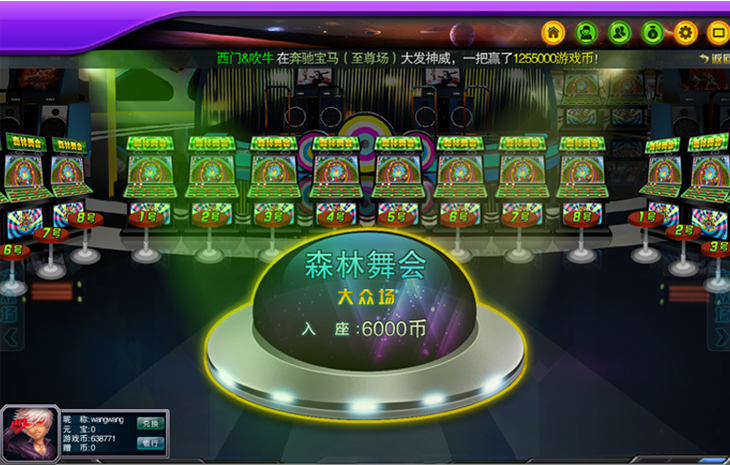730x465 pixels.
Task: Select the wangwang player avatar
Action: [30, 434]
